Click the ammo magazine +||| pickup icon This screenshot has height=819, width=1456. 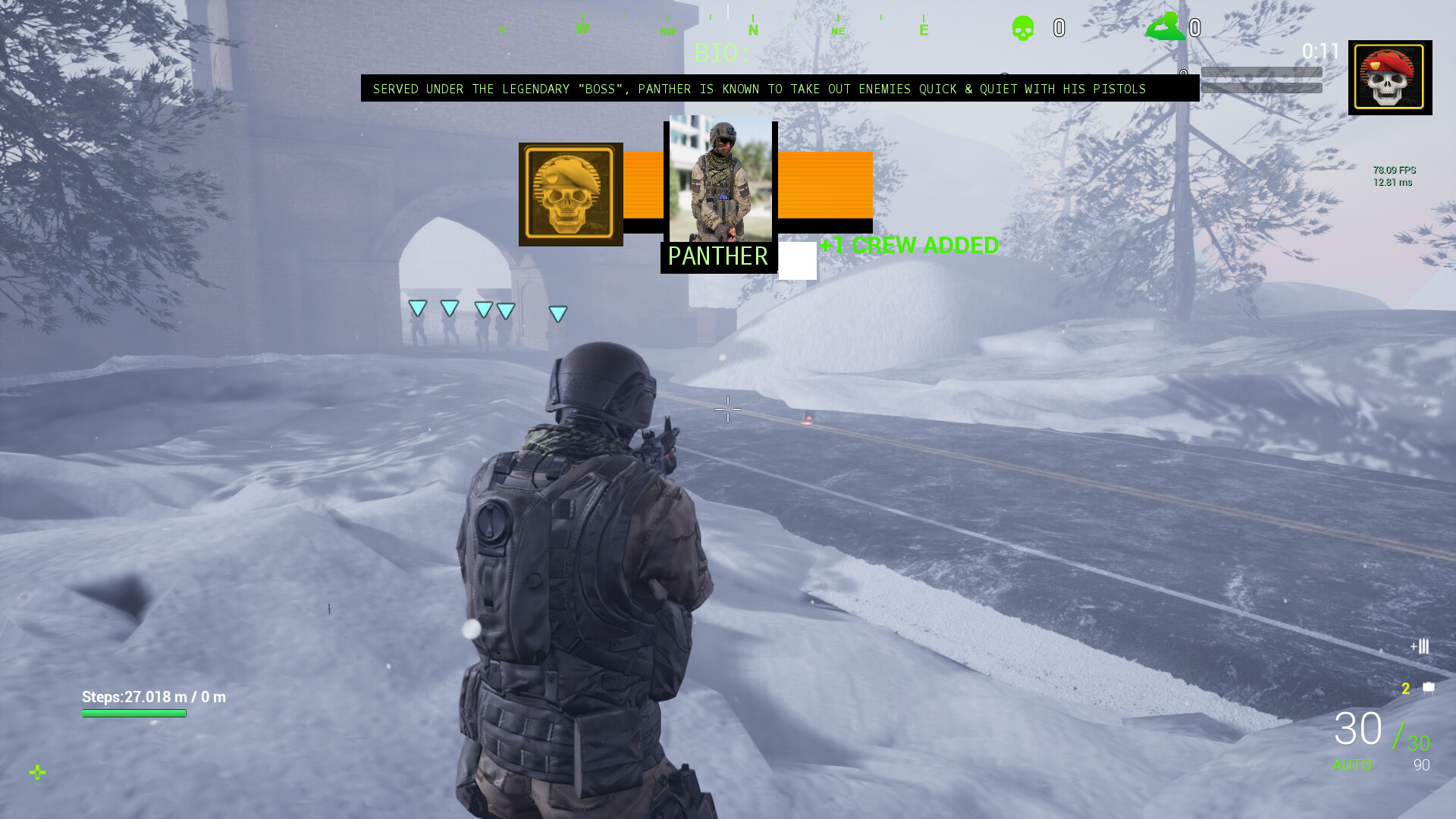pos(1419,647)
